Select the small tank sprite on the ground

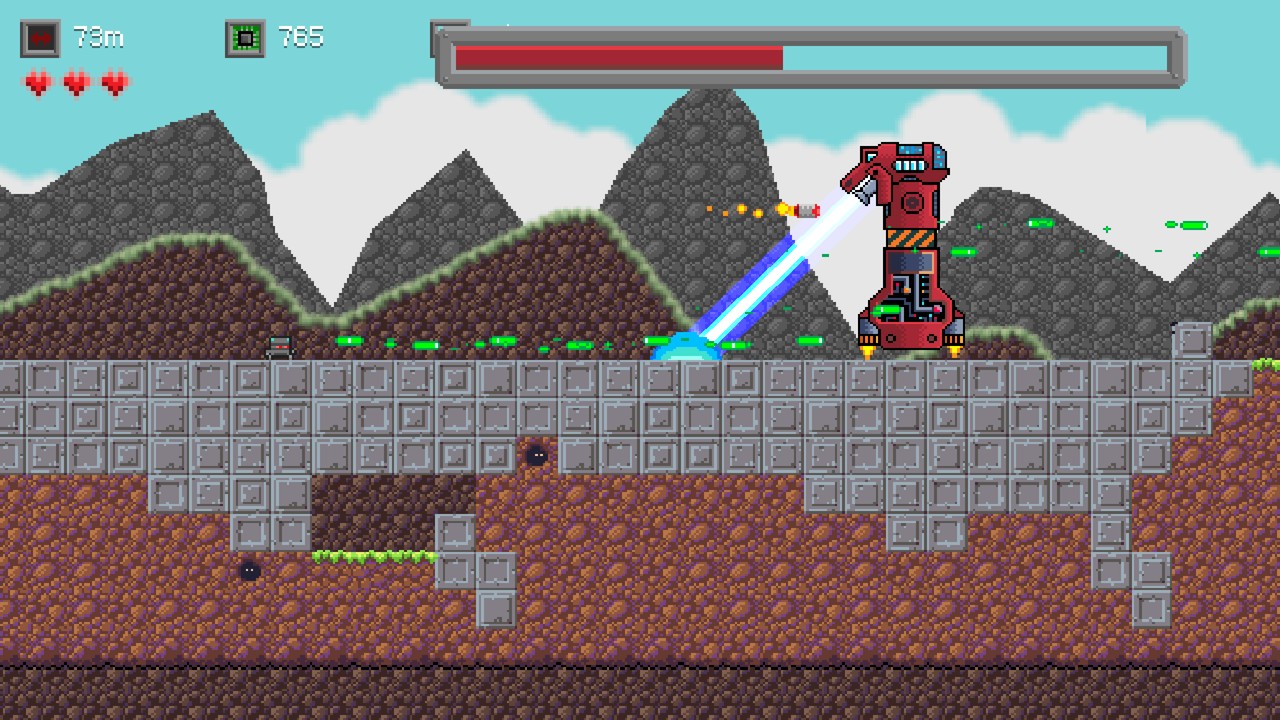(x=278, y=347)
